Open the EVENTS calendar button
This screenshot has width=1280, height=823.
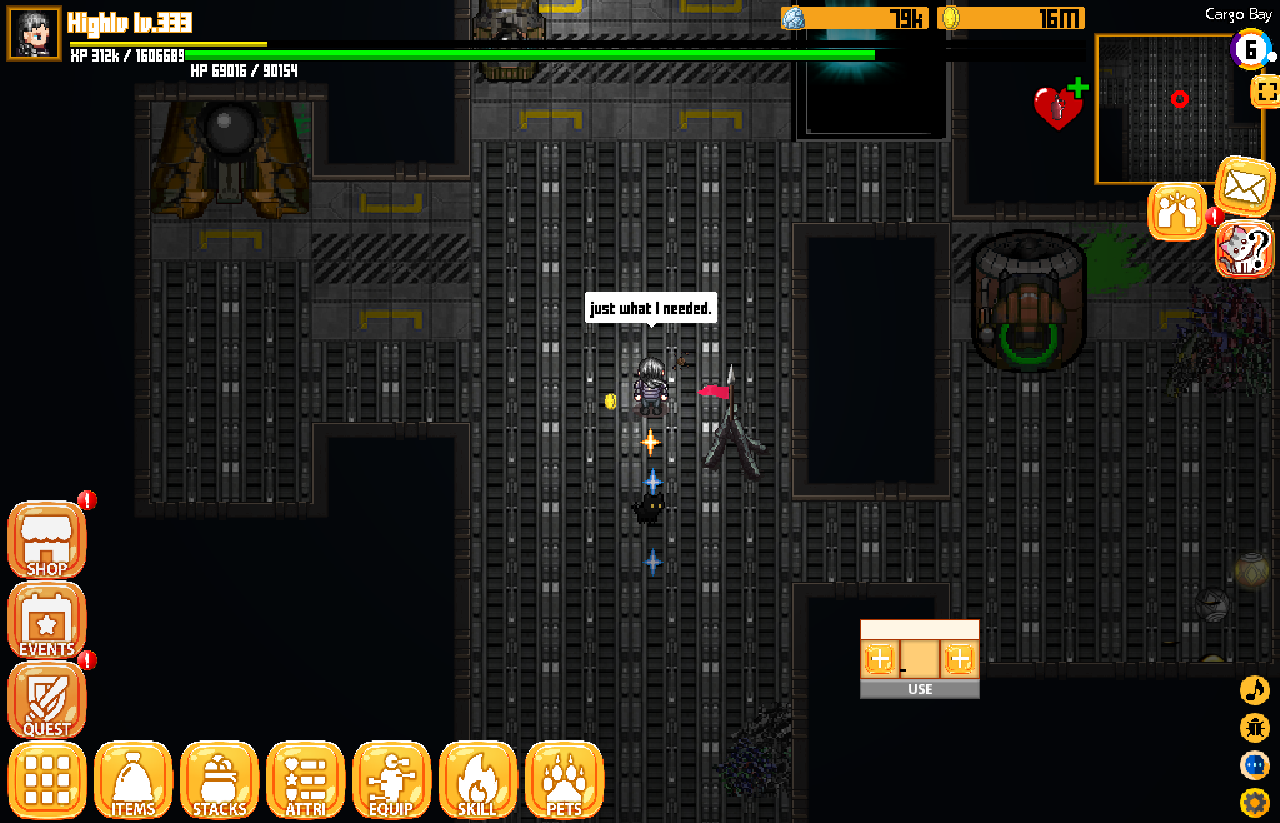tap(47, 621)
